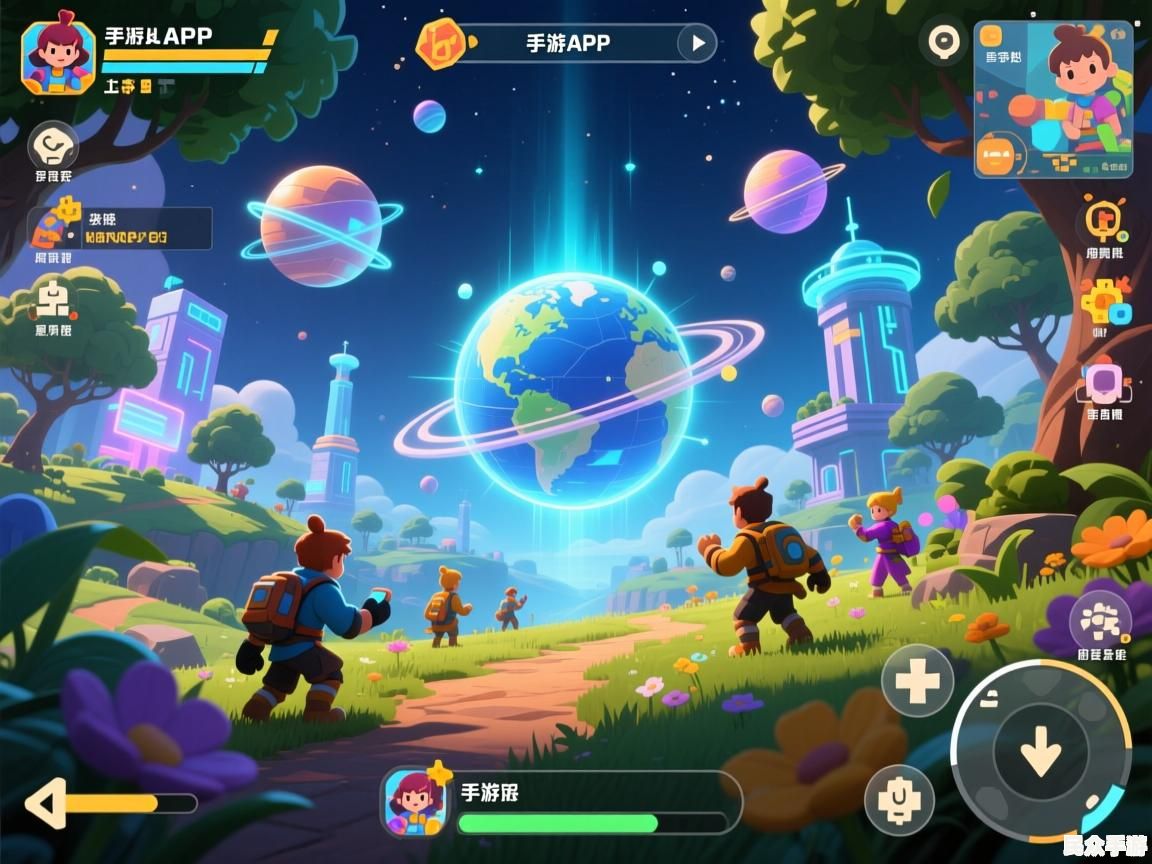
Task: Select the bottom character portrait icon
Action: (412, 800)
